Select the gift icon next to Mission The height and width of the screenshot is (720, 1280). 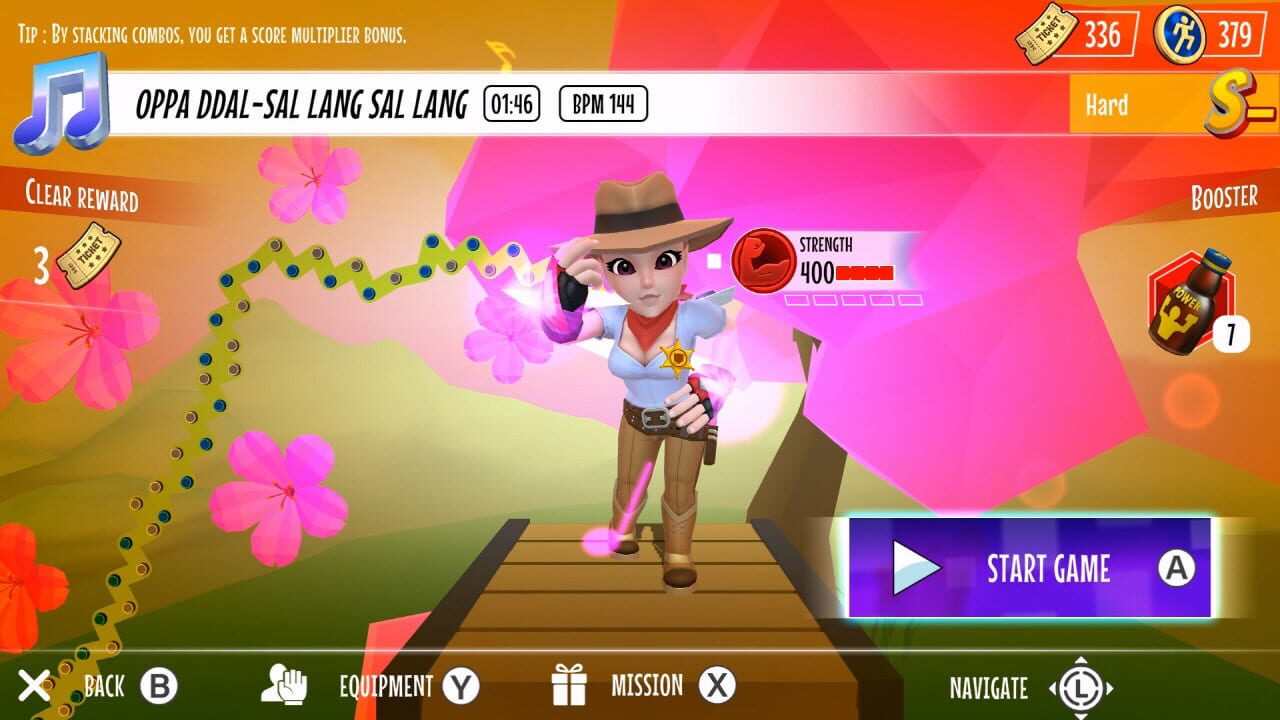click(570, 686)
